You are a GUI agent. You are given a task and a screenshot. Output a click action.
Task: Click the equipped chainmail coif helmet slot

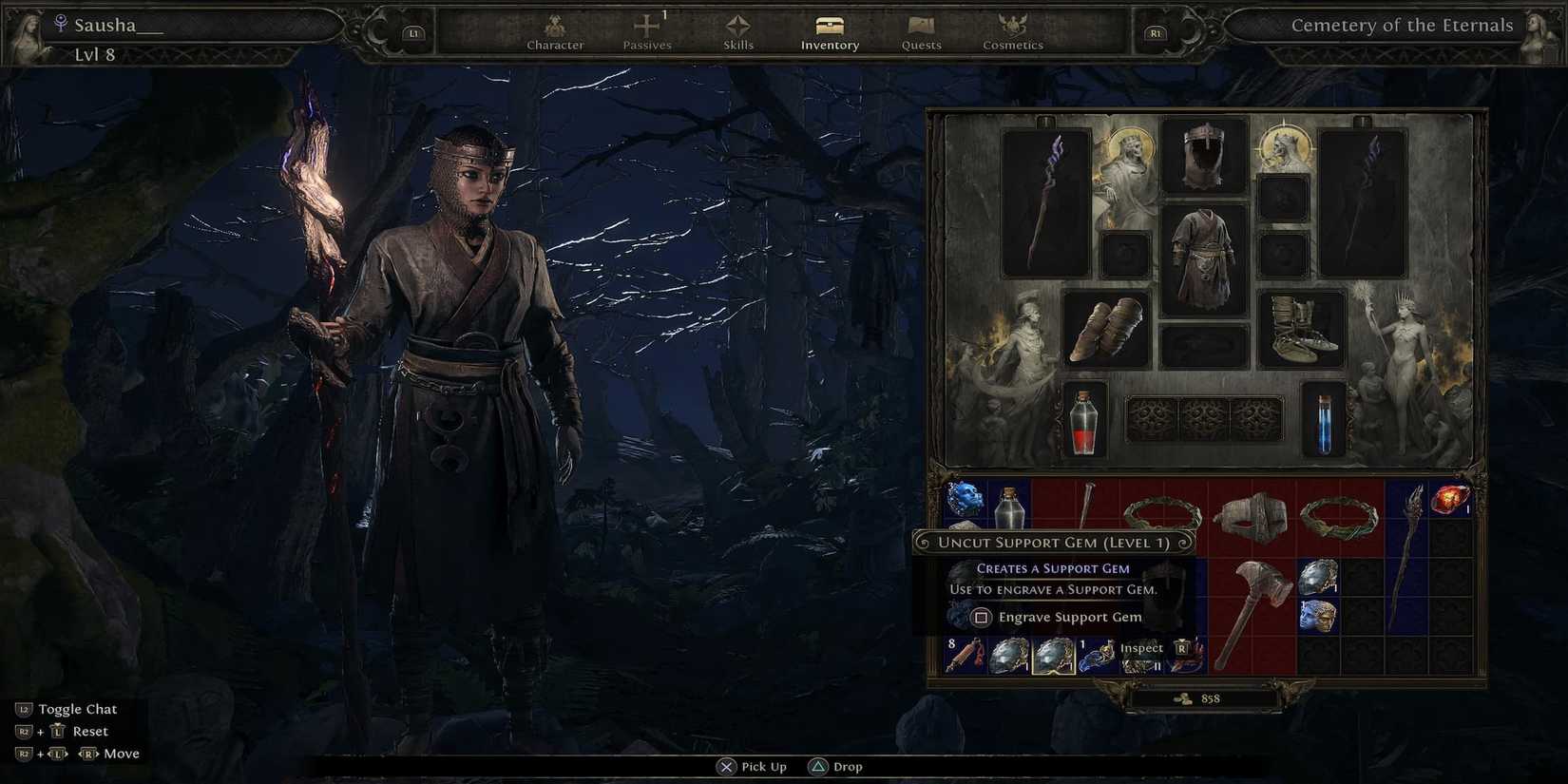tap(1204, 157)
